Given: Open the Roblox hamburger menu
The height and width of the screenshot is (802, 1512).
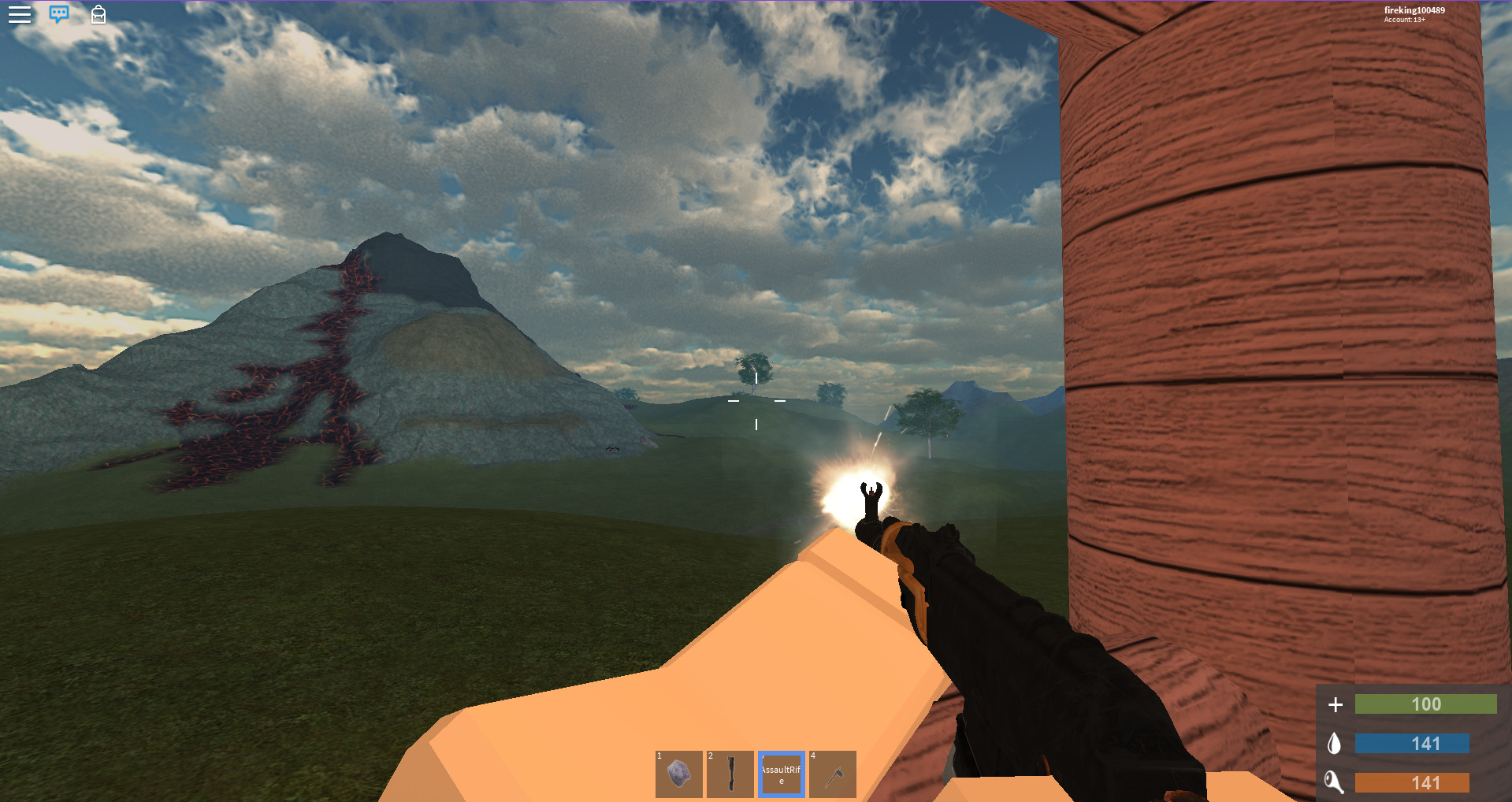Looking at the screenshot, I should click(x=20, y=14).
